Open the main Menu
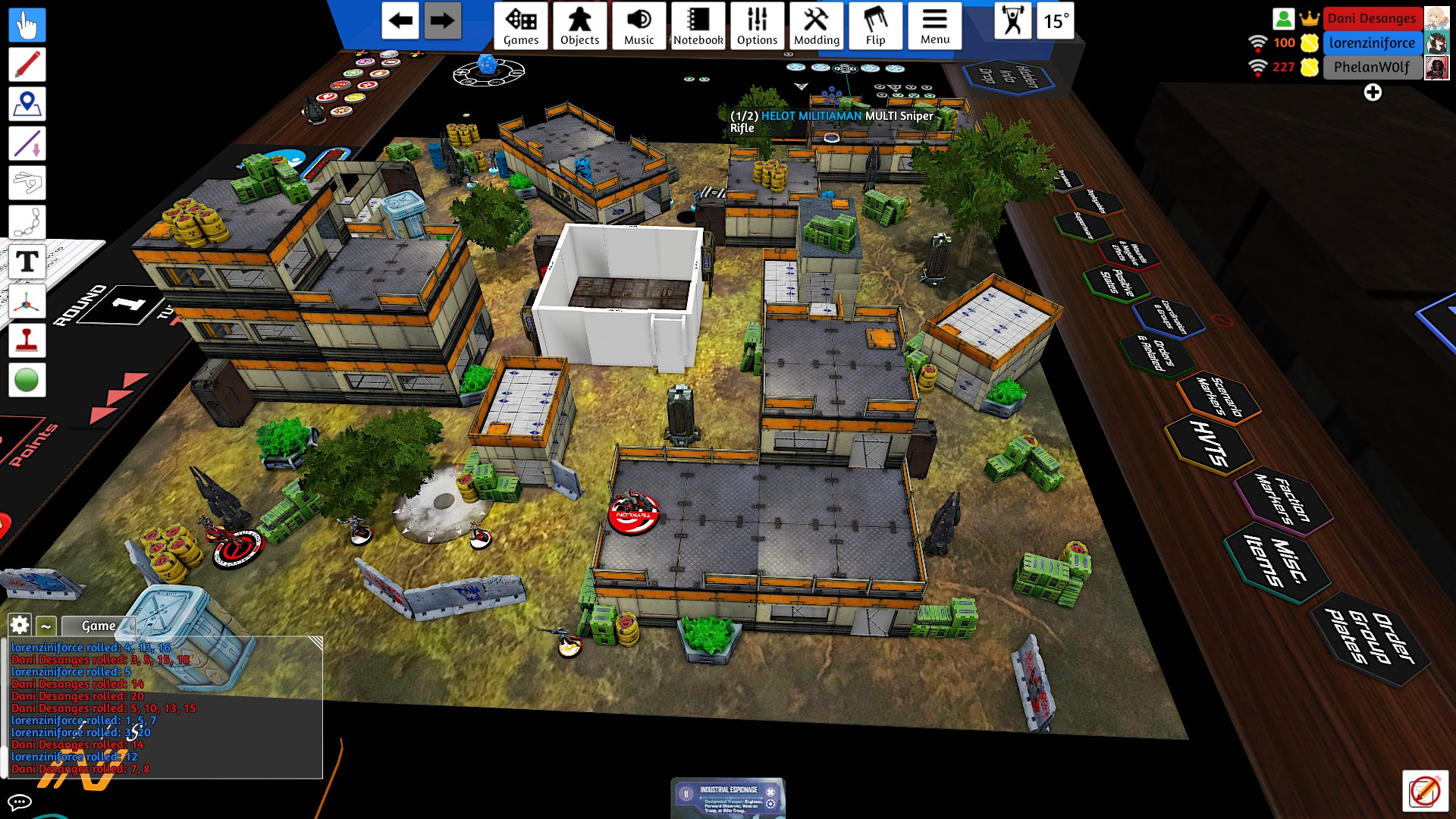 (934, 27)
